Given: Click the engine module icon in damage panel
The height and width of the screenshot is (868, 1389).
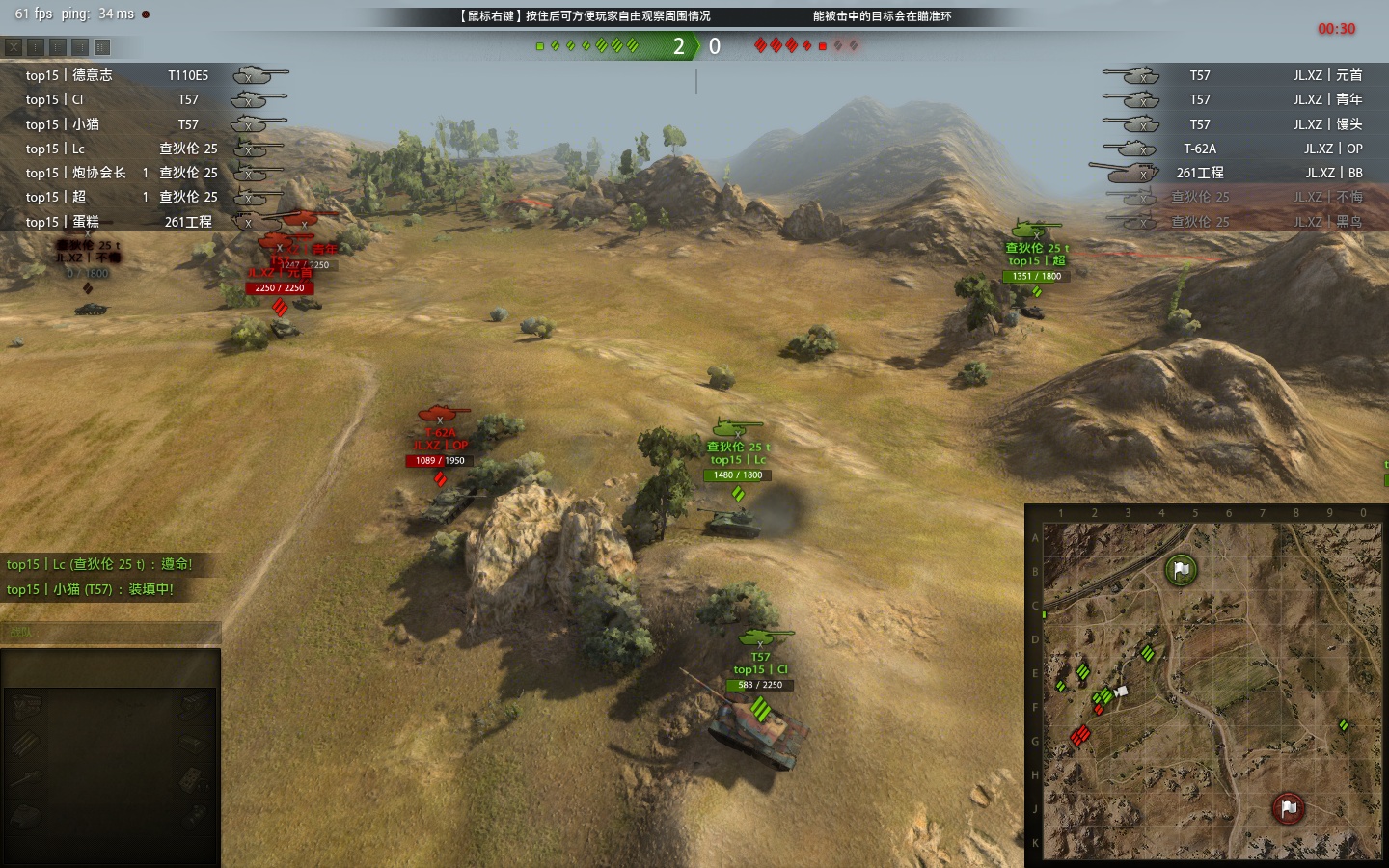Looking at the screenshot, I should tap(26, 707).
